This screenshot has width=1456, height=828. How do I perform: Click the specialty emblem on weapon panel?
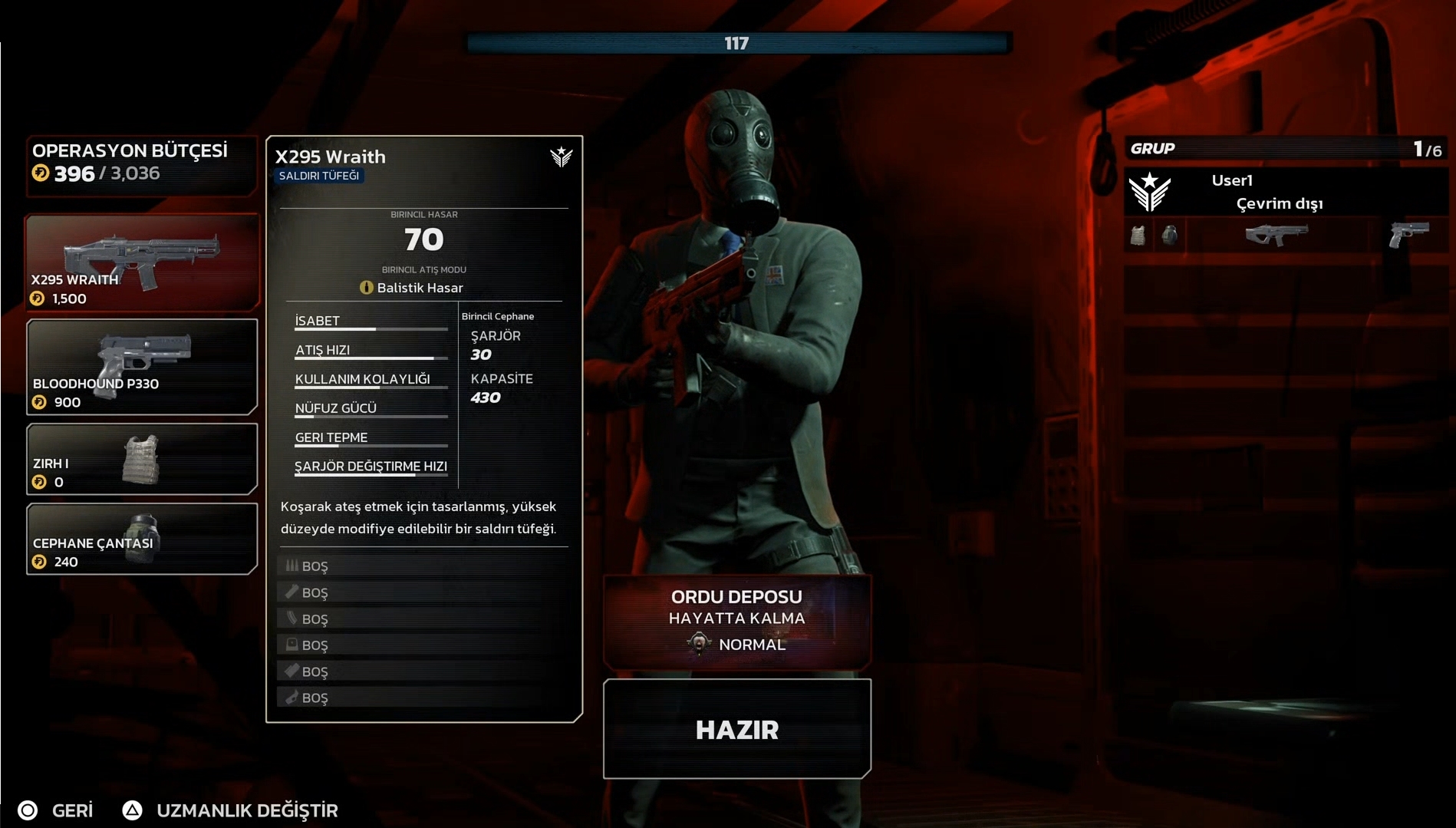562,157
